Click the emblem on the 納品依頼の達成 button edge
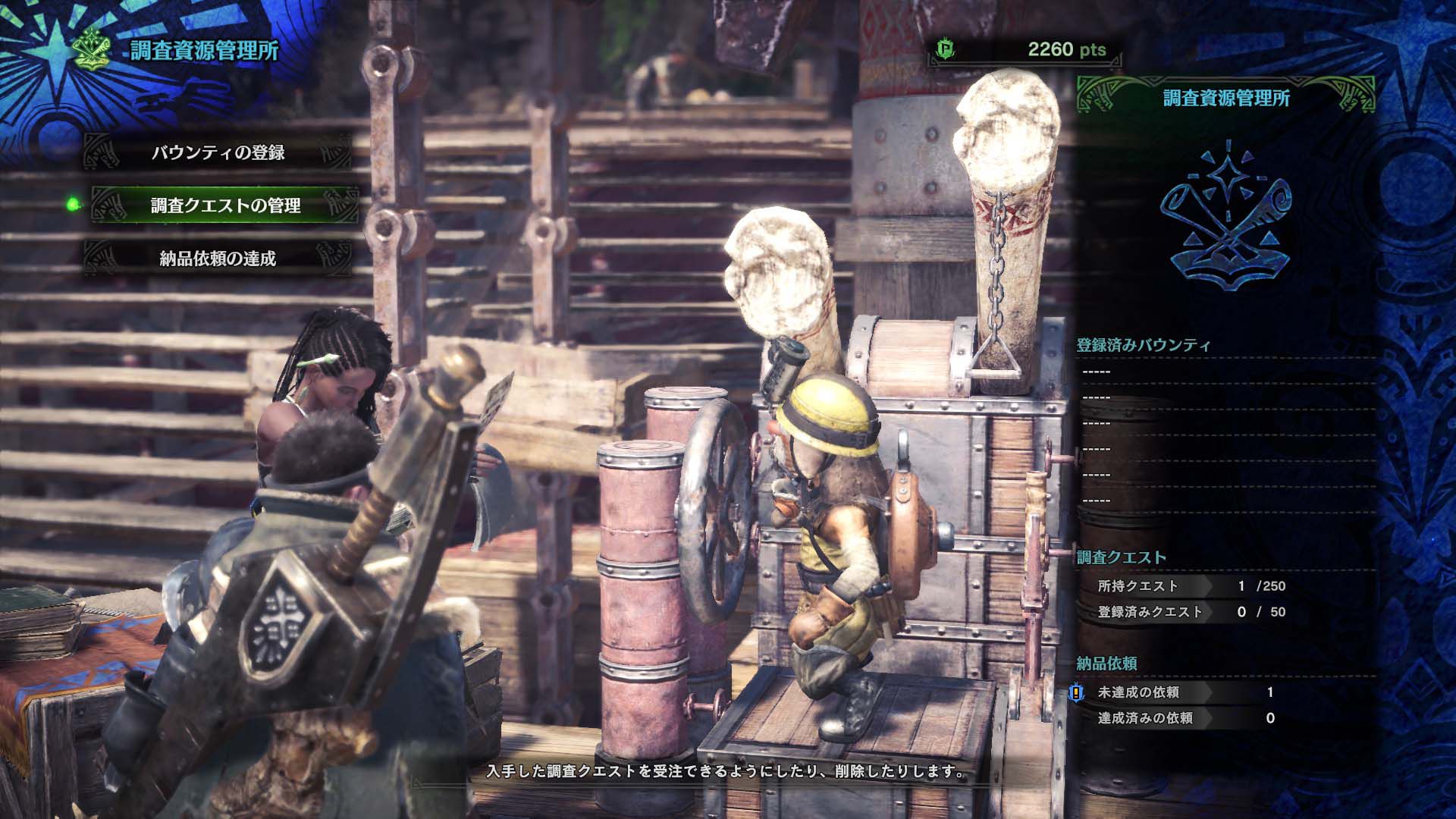Screen dimensions: 1456x819 pyautogui.click(x=102, y=257)
